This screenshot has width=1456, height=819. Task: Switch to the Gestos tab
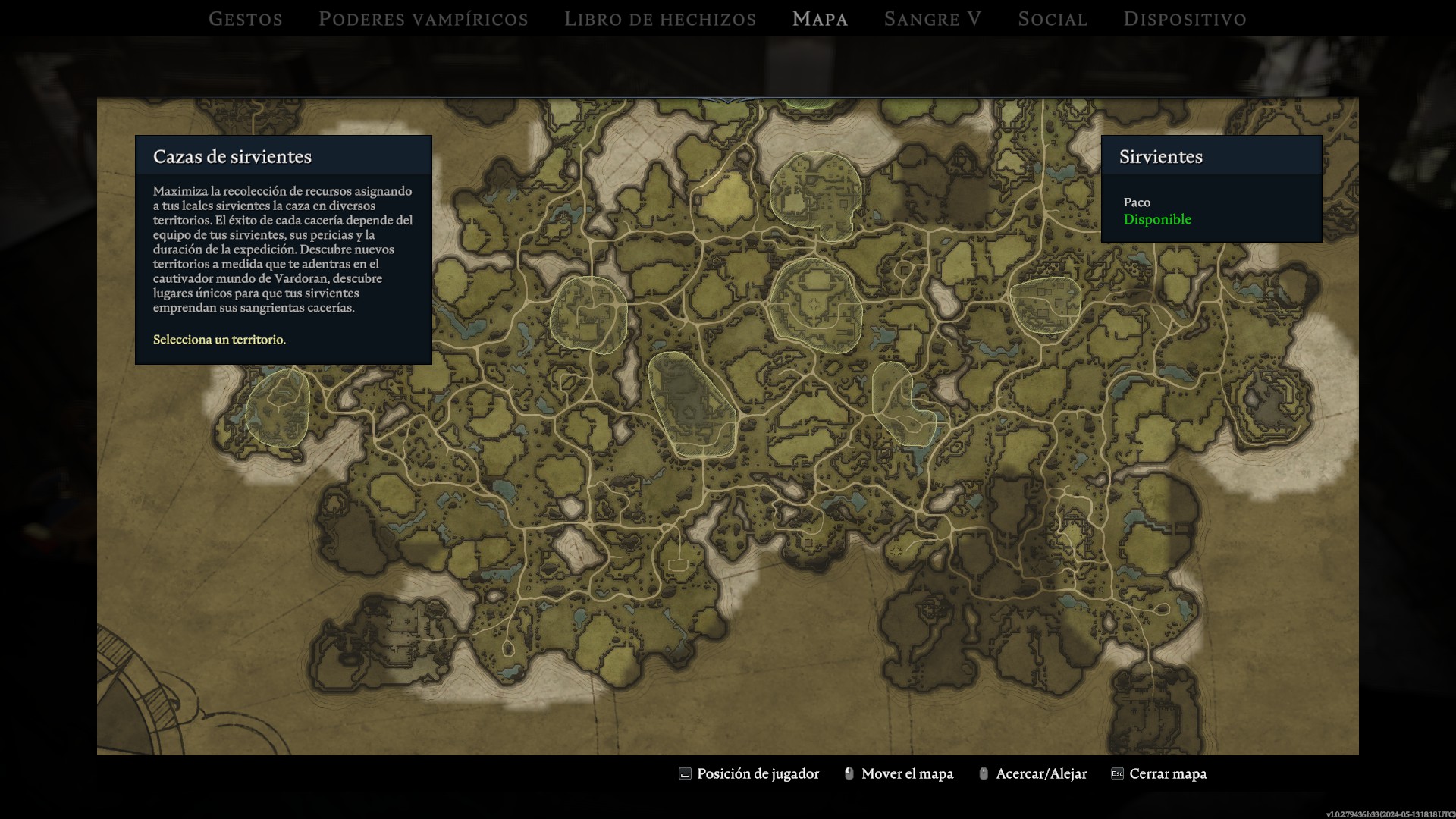click(246, 19)
